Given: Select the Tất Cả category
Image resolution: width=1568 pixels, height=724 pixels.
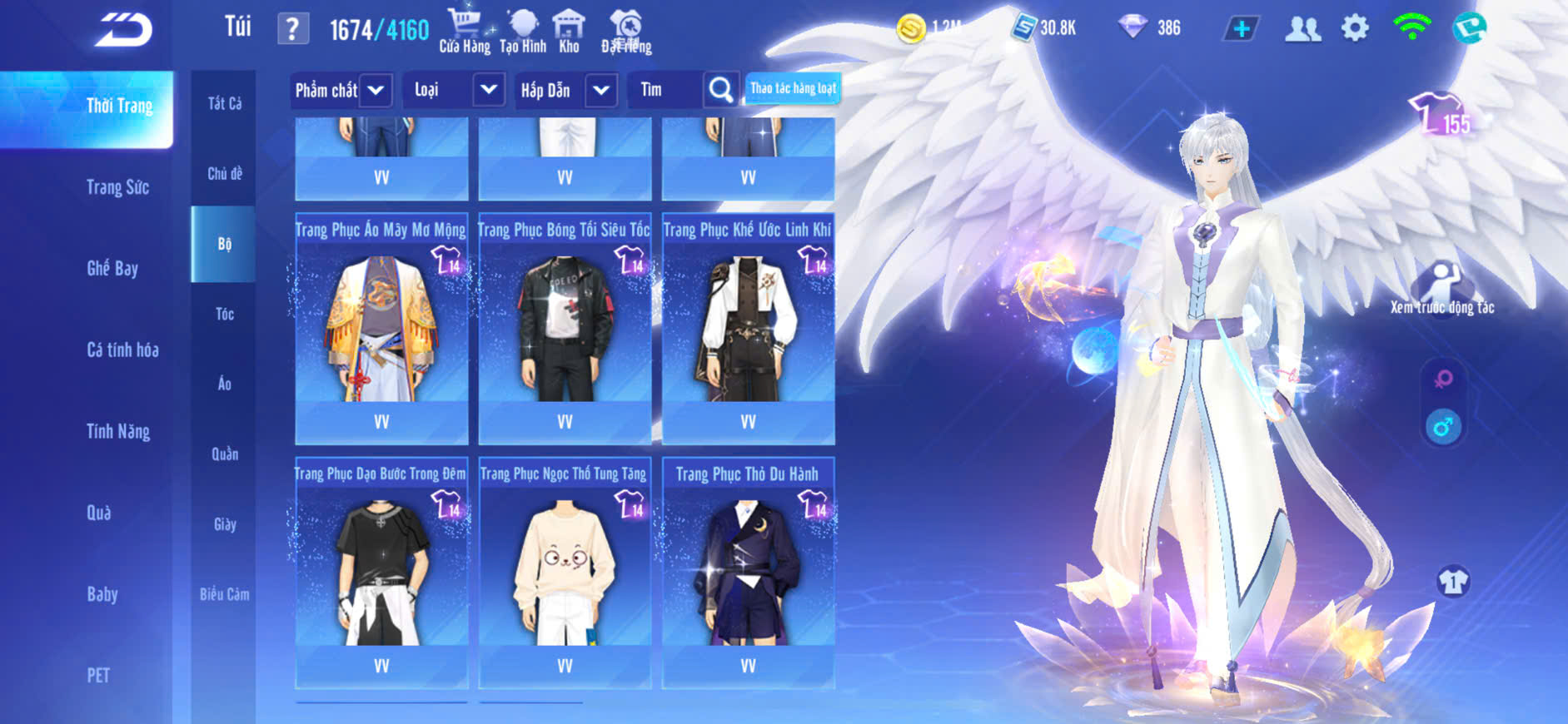Looking at the screenshot, I should (x=224, y=103).
